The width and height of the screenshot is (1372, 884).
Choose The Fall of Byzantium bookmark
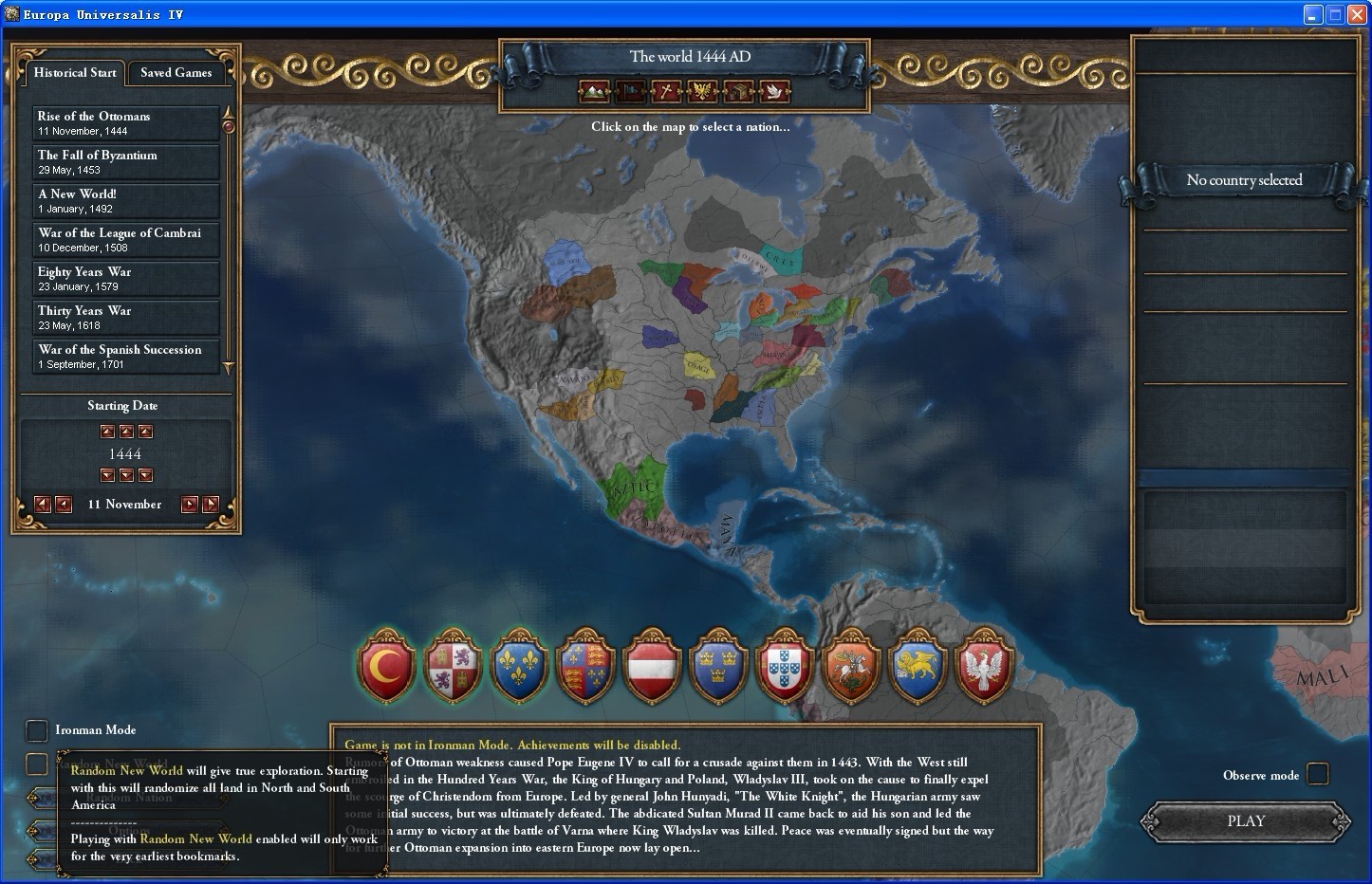pyautogui.click(x=126, y=162)
